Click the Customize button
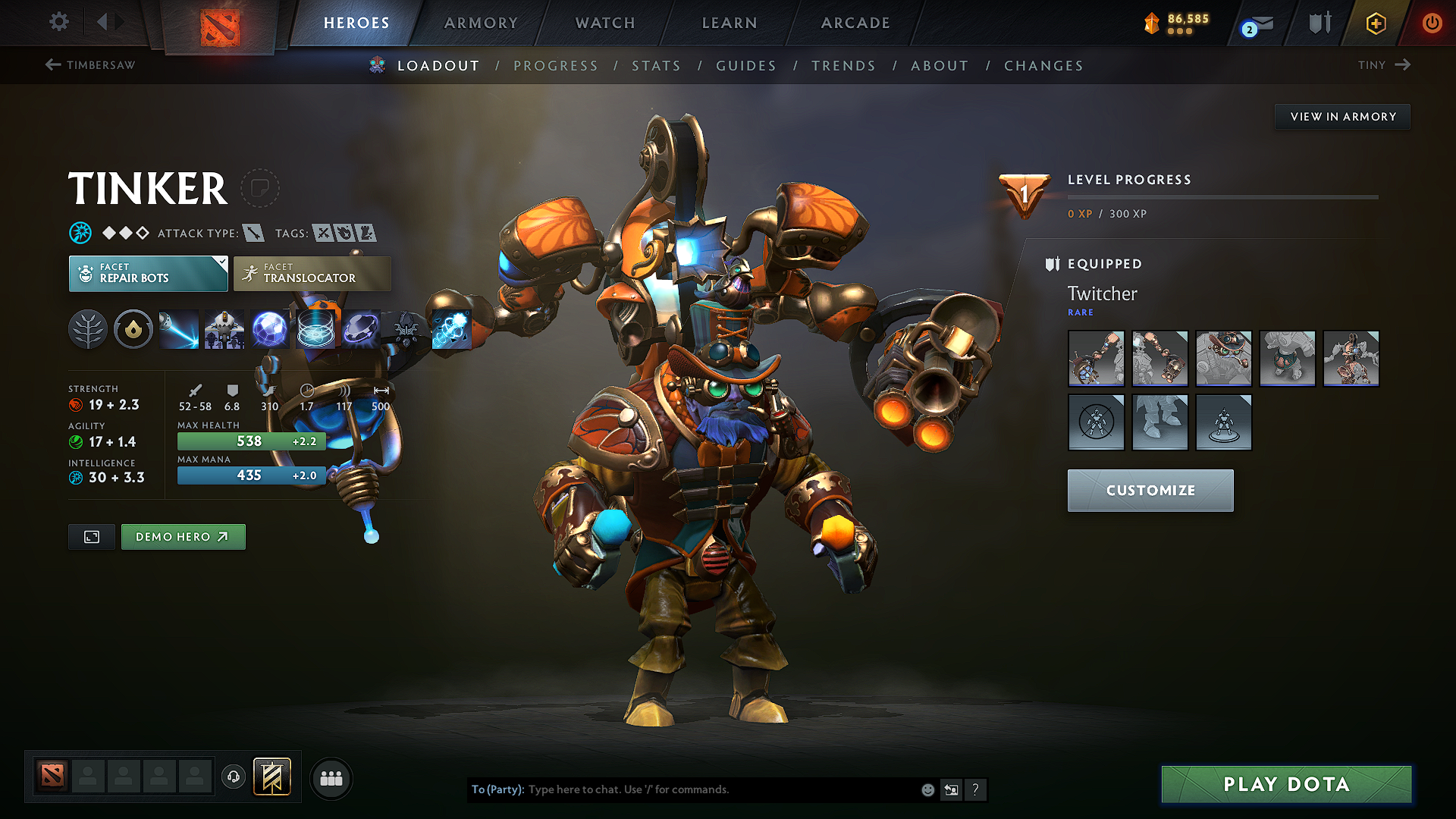This screenshot has height=819, width=1456. pos(1150,490)
